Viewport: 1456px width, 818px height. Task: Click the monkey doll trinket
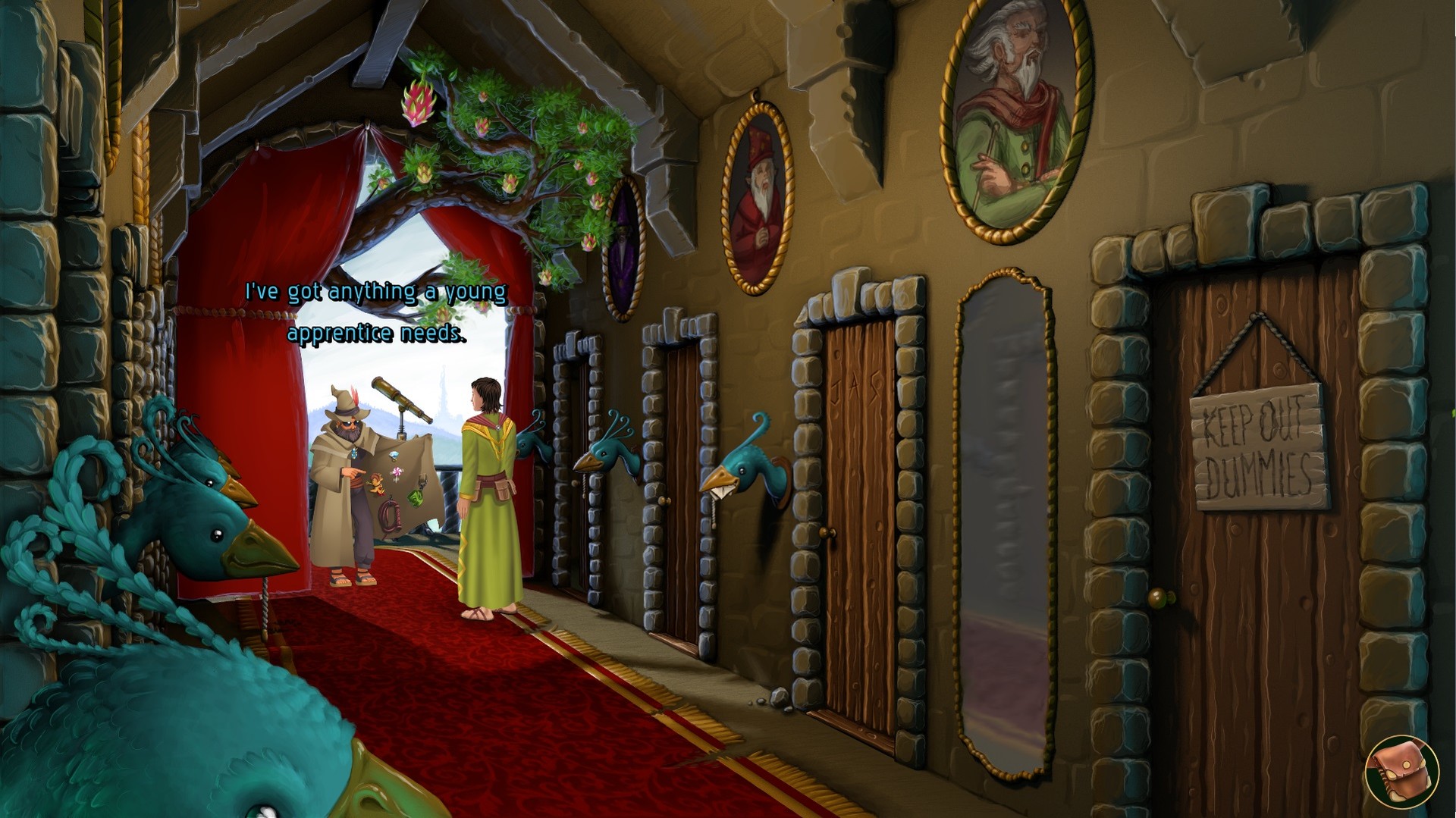377,485
